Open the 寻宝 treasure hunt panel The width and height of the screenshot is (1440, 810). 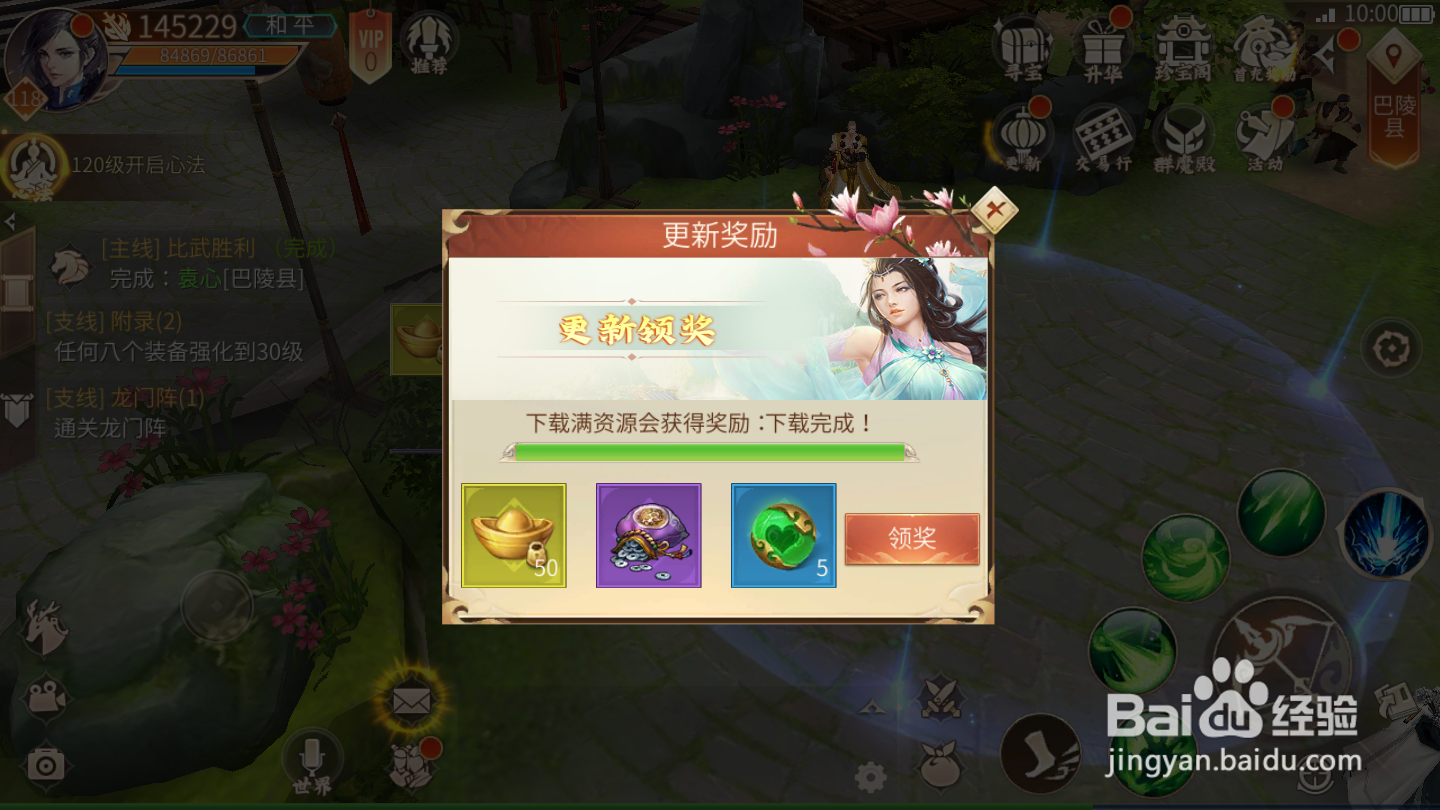[x=1024, y=45]
